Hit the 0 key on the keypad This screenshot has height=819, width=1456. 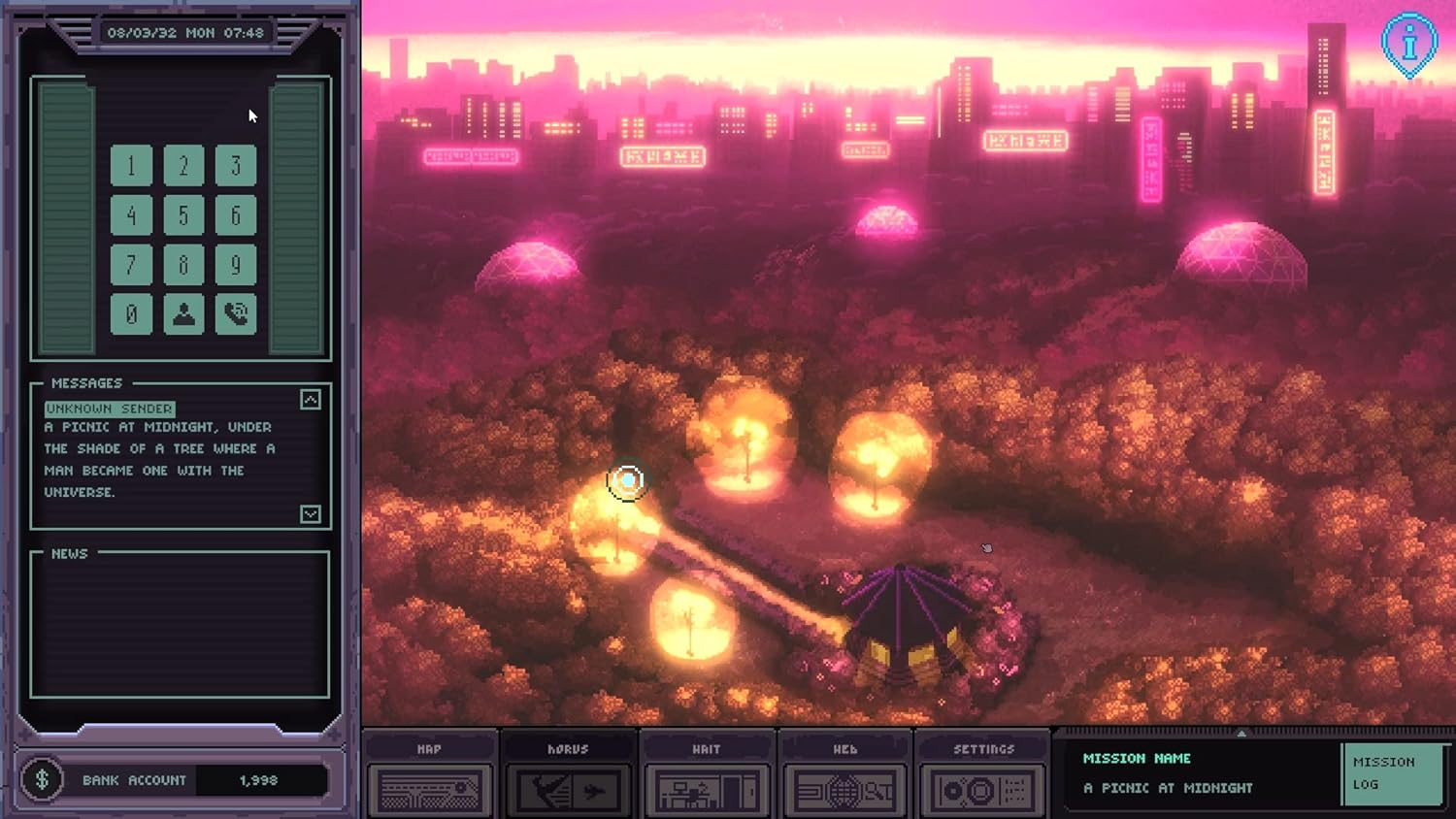pos(132,314)
